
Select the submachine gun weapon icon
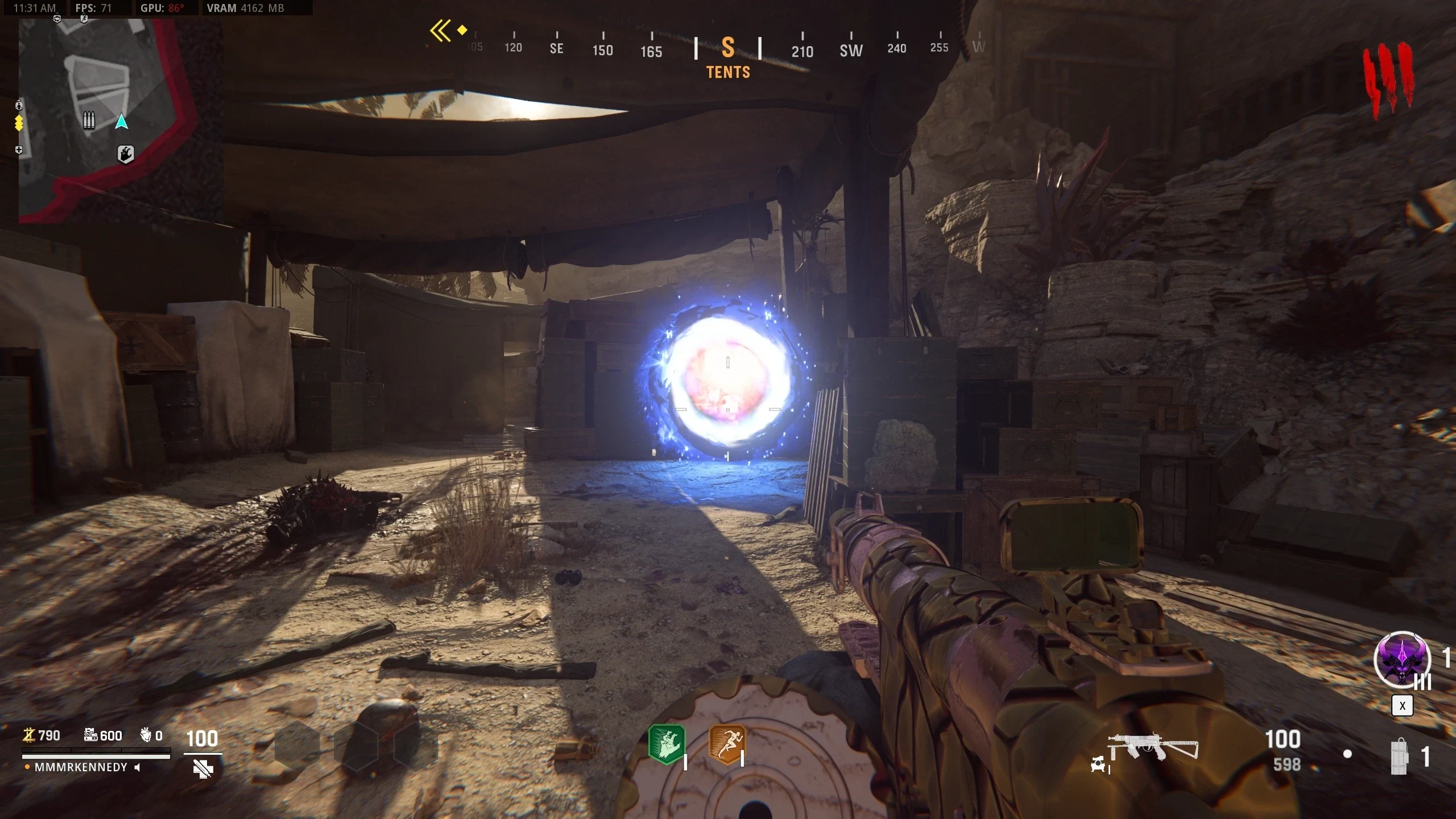(1152, 746)
